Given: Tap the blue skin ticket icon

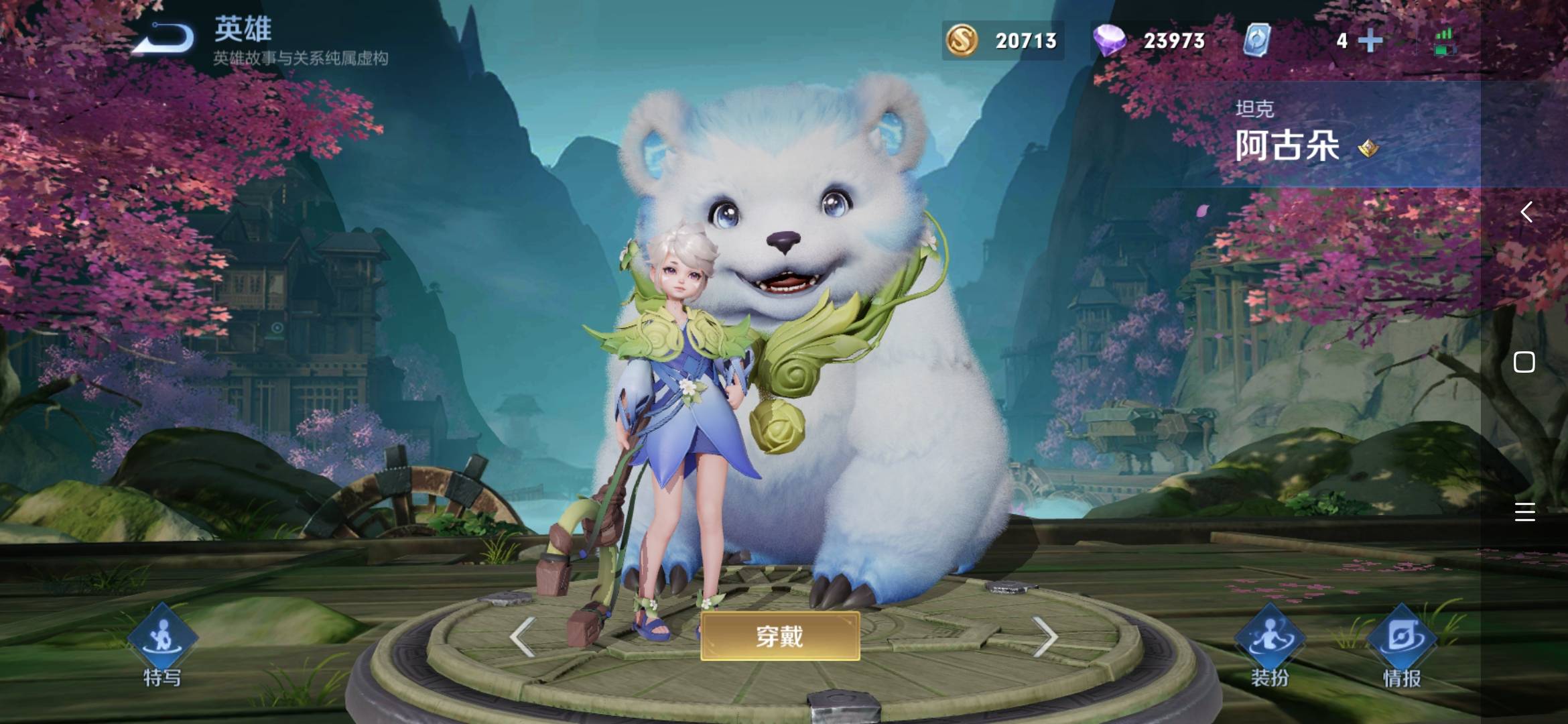Looking at the screenshot, I should [1256, 40].
